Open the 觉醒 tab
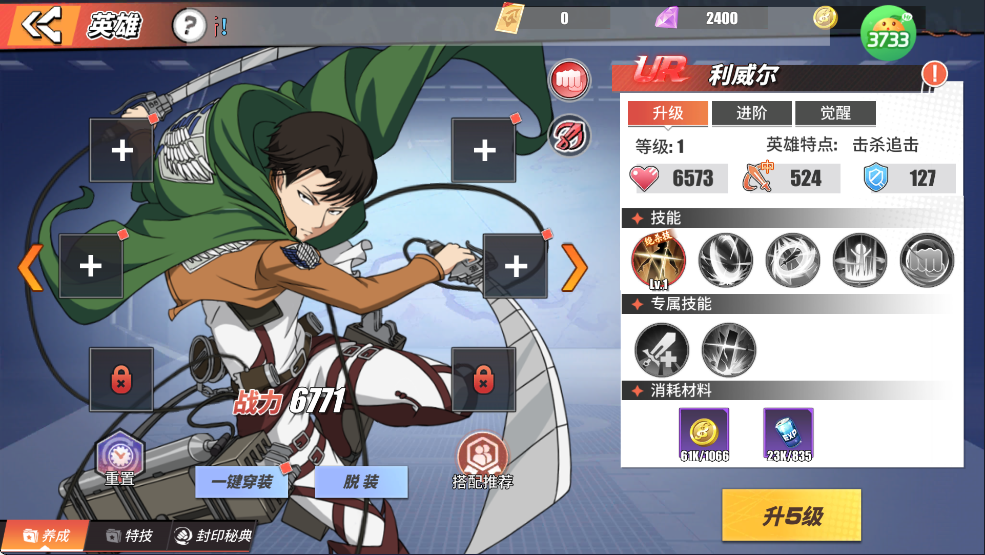Viewport: 985px width, 555px height. (x=835, y=113)
